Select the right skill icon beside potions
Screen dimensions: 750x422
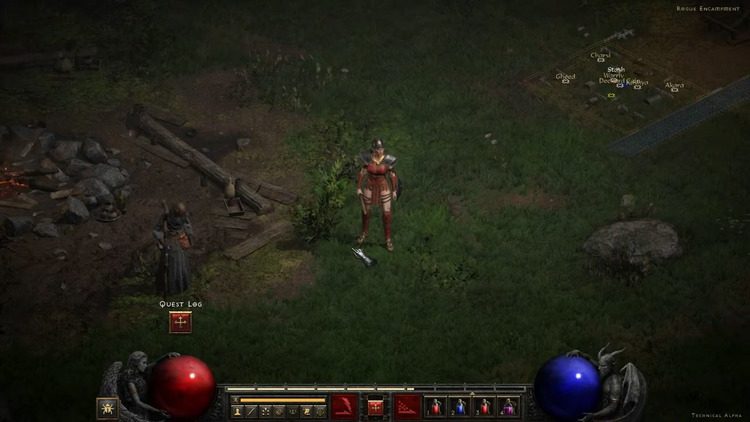(407, 406)
